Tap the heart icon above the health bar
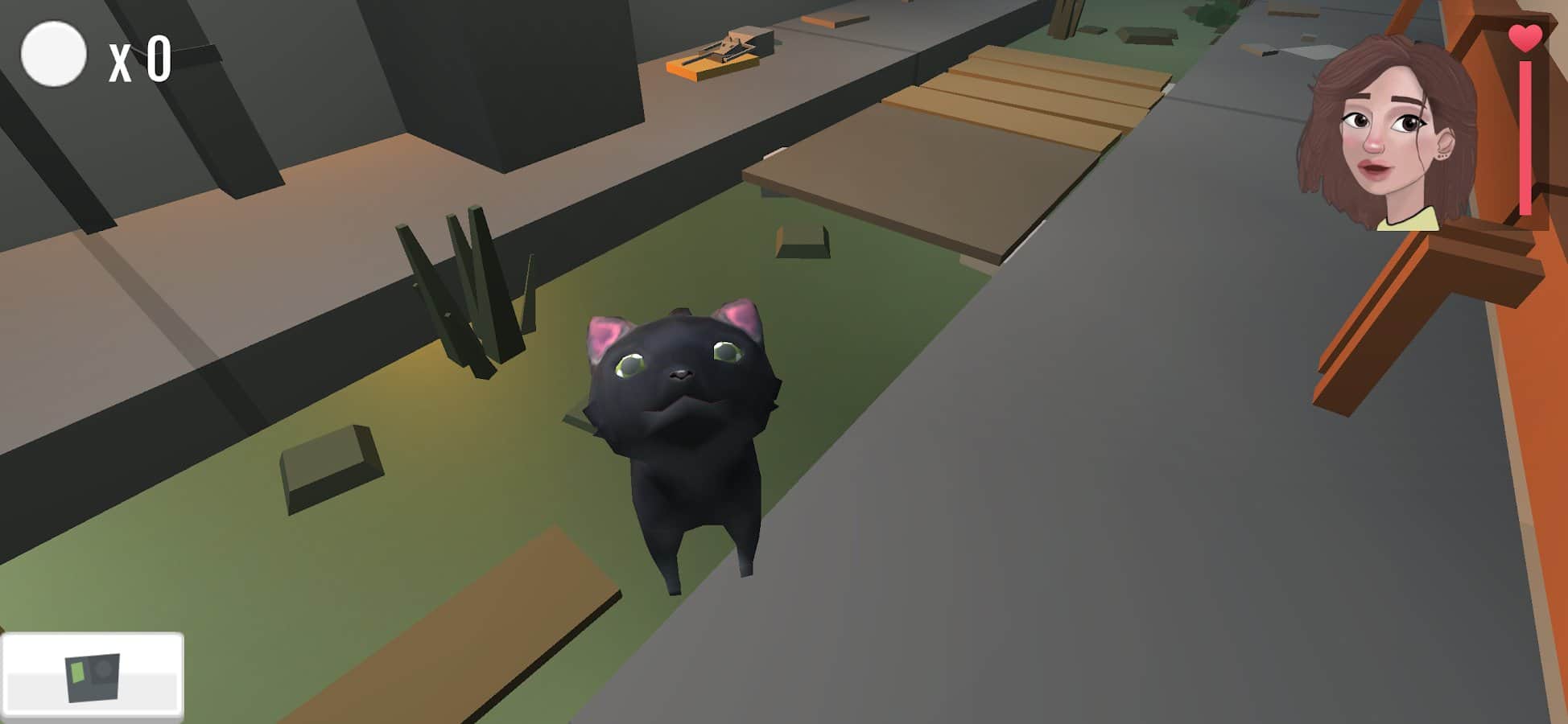The height and width of the screenshot is (724, 1568). click(1526, 36)
